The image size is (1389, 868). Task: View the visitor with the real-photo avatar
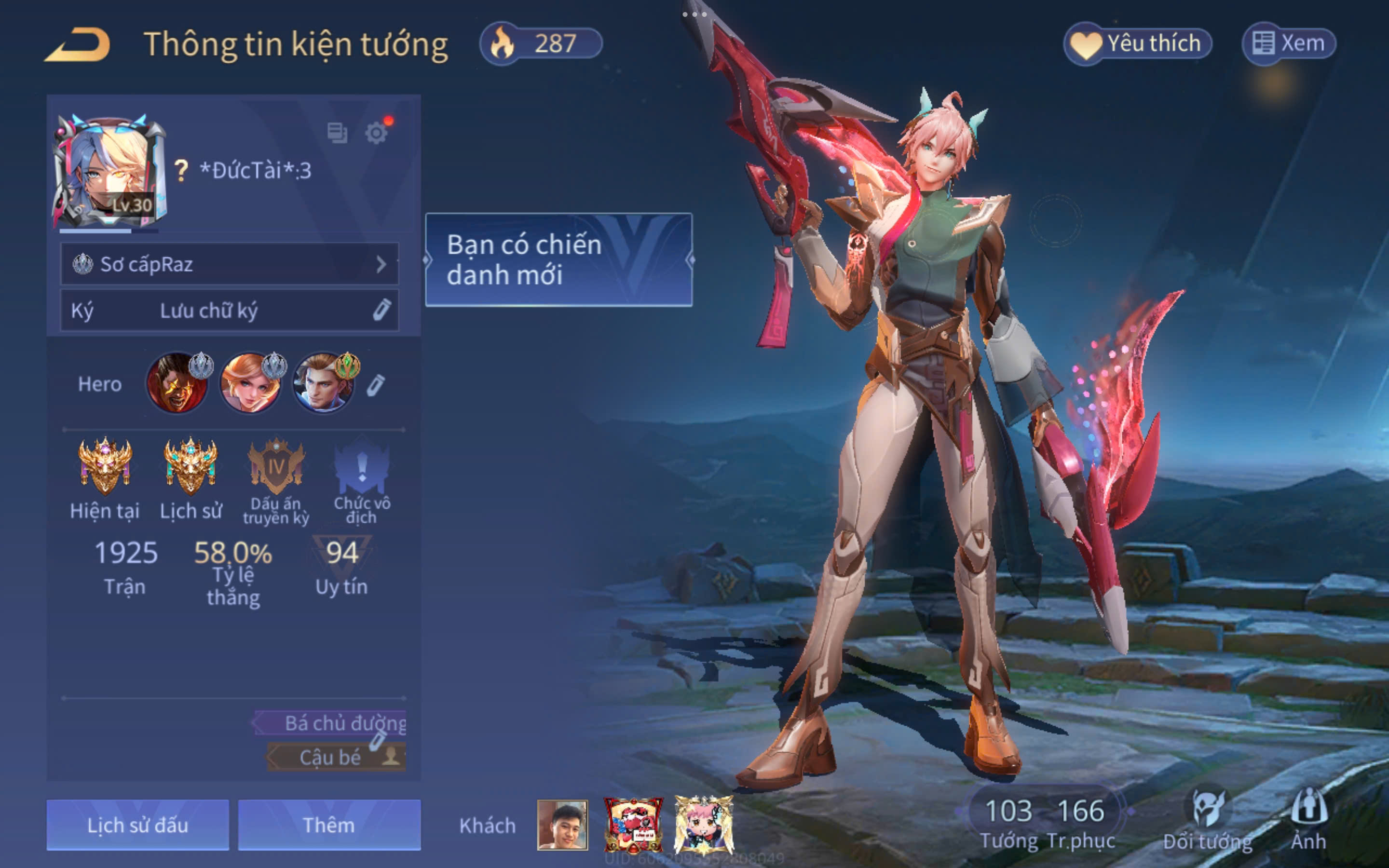tap(562, 825)
